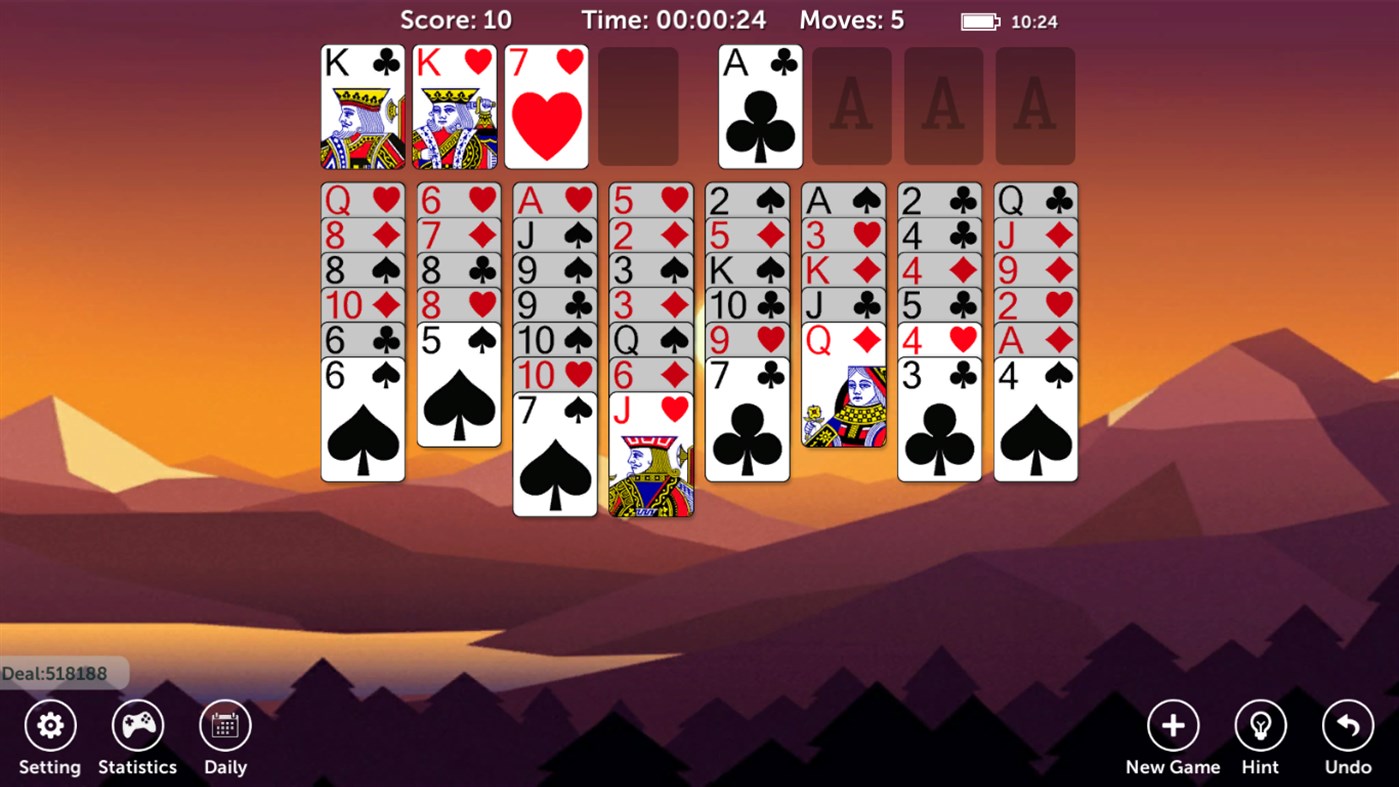Select the Queen of Diamonds face card
Image resolution: width=1399 pixels, height=787 pixels.
click(x=843, y=400)
